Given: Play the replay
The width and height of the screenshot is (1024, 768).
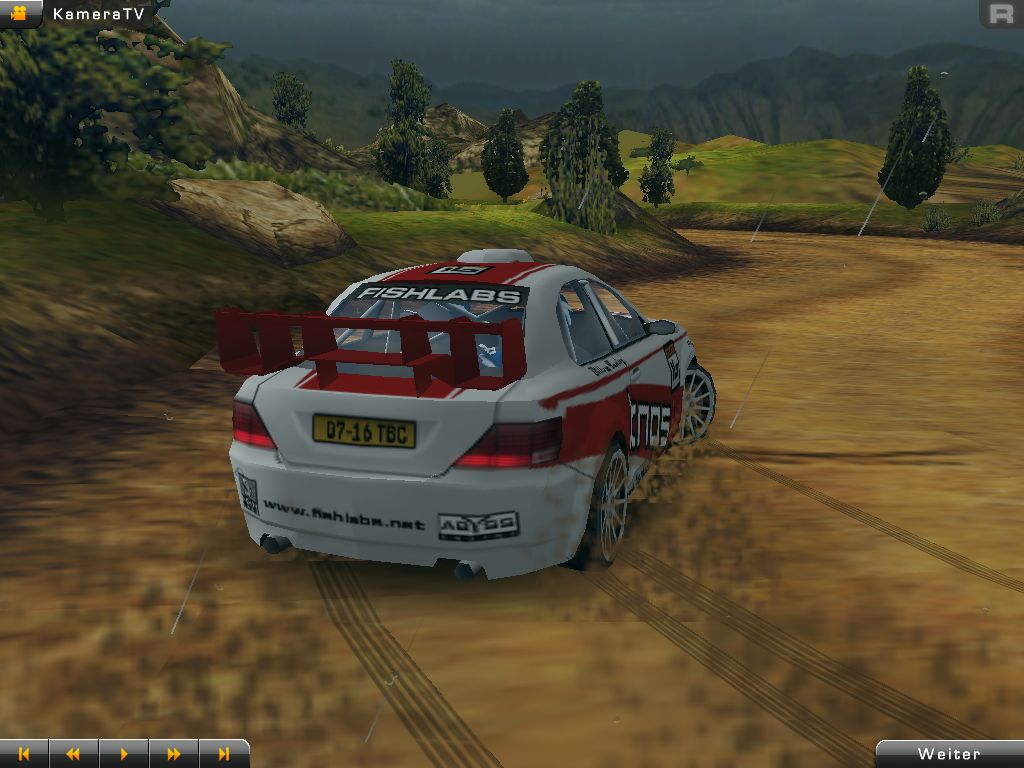Looking at the screenshot, I should (124, 754).
